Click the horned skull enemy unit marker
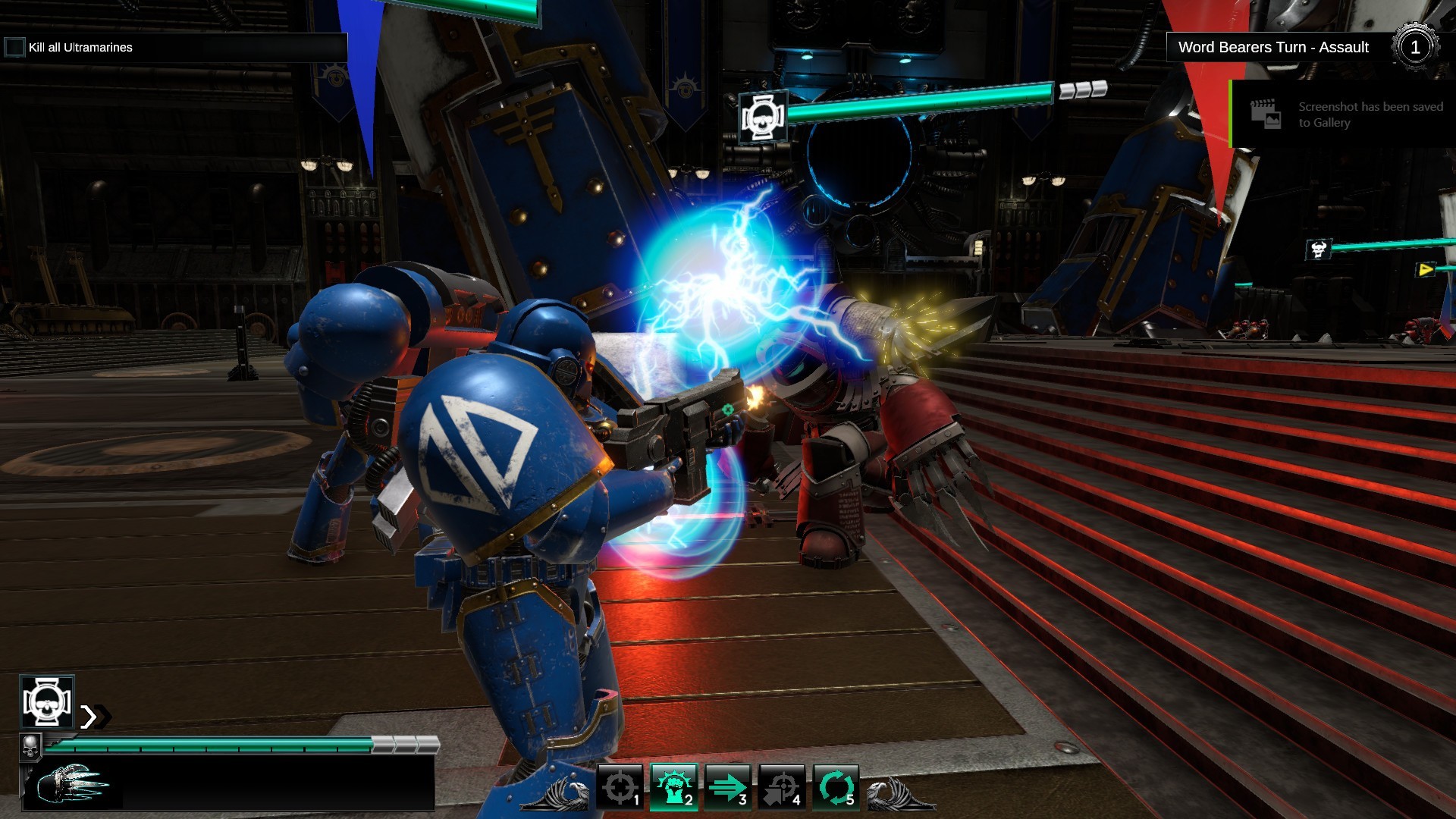The image size is (1456, 819). click(x=1318, y=249)
